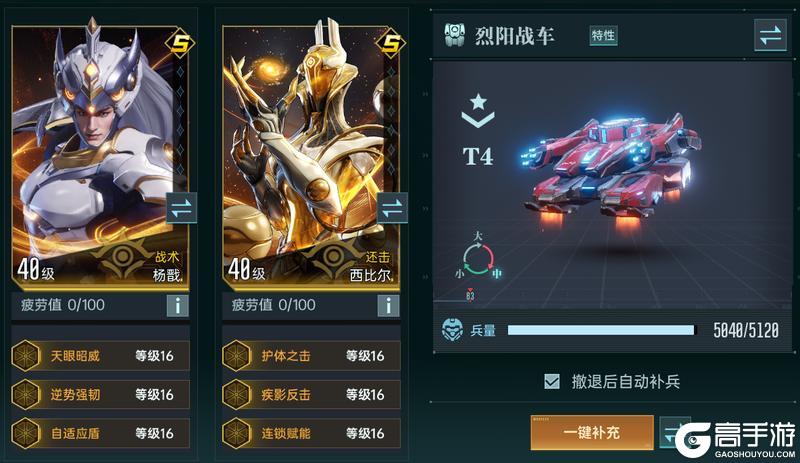Viewport: 800px width, 463px height.
Task: Inspect the unit counter triangle diagram
Action: pyautogui.click(x=478, y=258)
